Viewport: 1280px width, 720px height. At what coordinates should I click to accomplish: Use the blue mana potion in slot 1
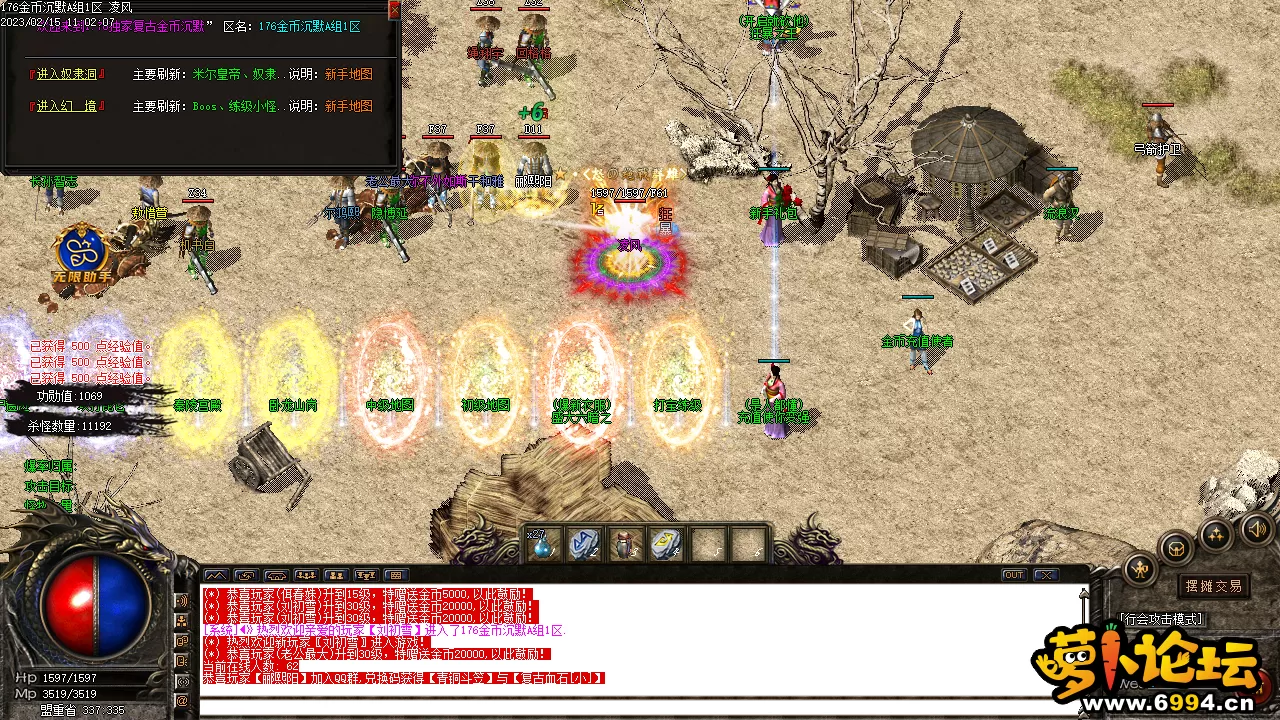click(544, 545)
